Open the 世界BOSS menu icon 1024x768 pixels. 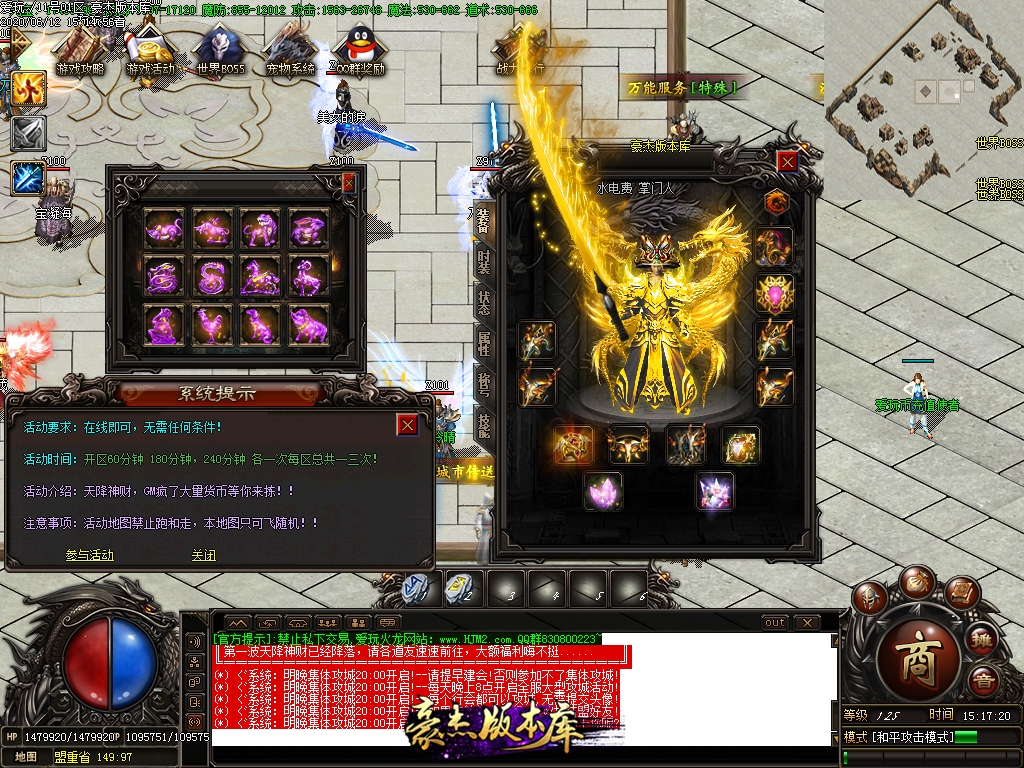220,50
